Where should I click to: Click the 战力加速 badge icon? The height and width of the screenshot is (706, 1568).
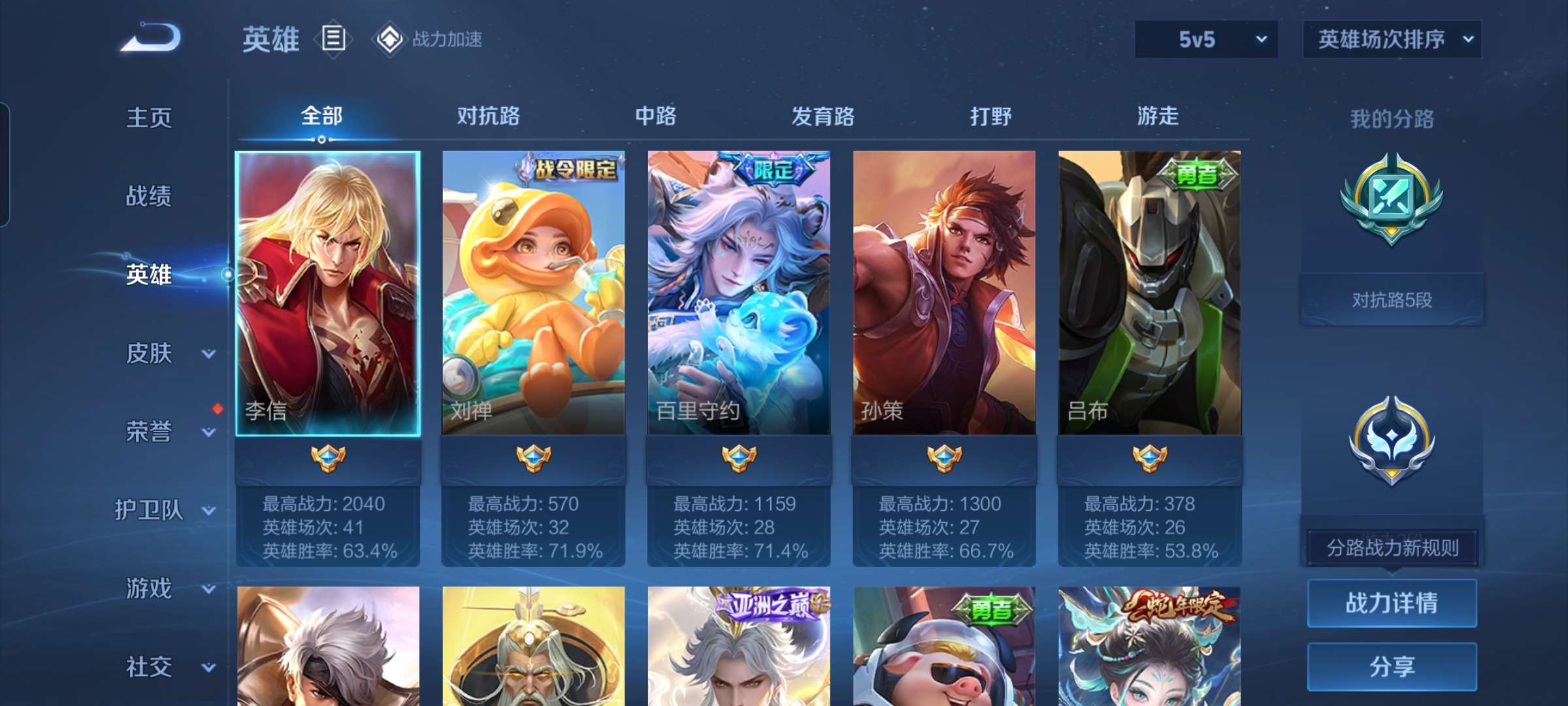point(391,39)
